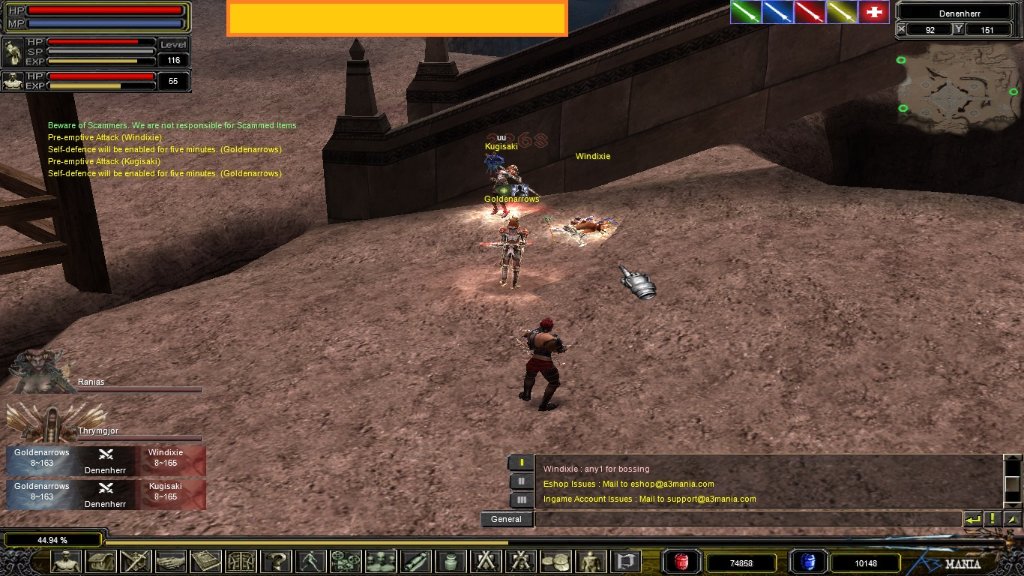The width and height of the screenshot is (1024, 576).
Task: Activate the green sword buff icon
Action: 745,12
